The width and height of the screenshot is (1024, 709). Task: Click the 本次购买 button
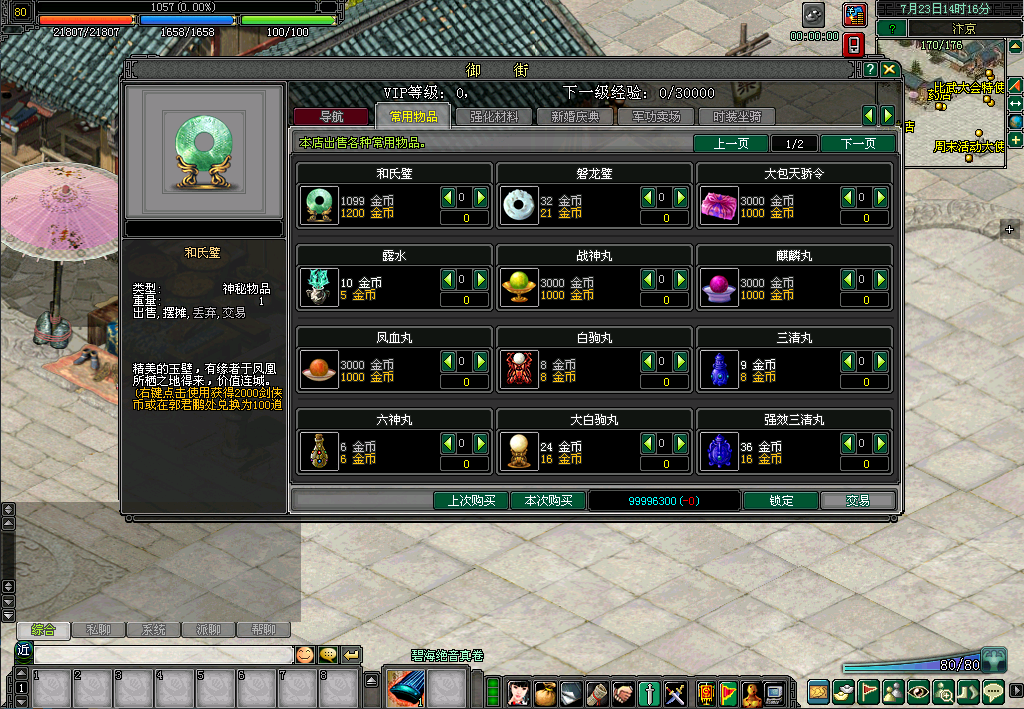(548, 501)
